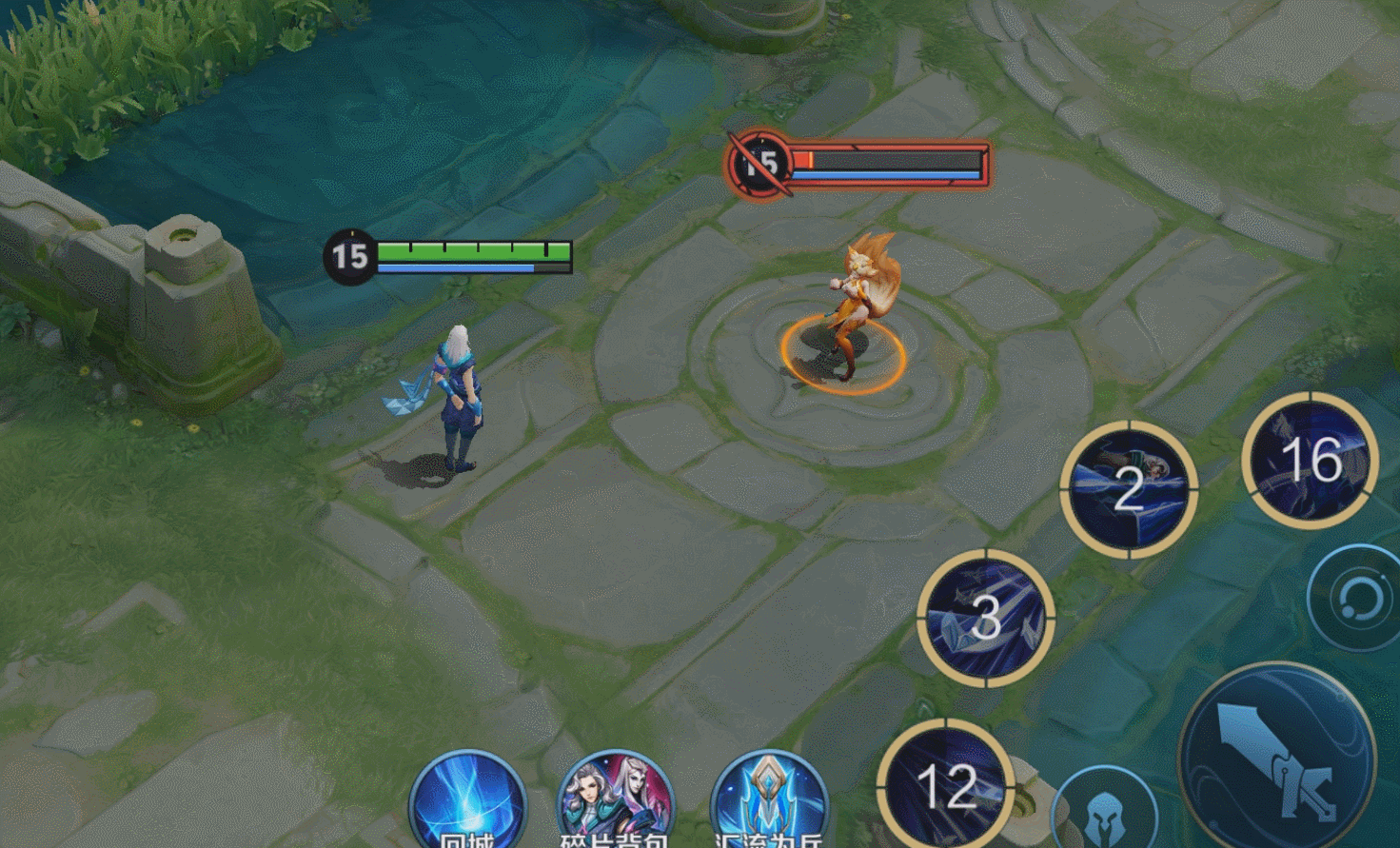Open the 碎片背包 two-character icon
The height and width of the screenshot is (848, 1400).
click(616, 804)
